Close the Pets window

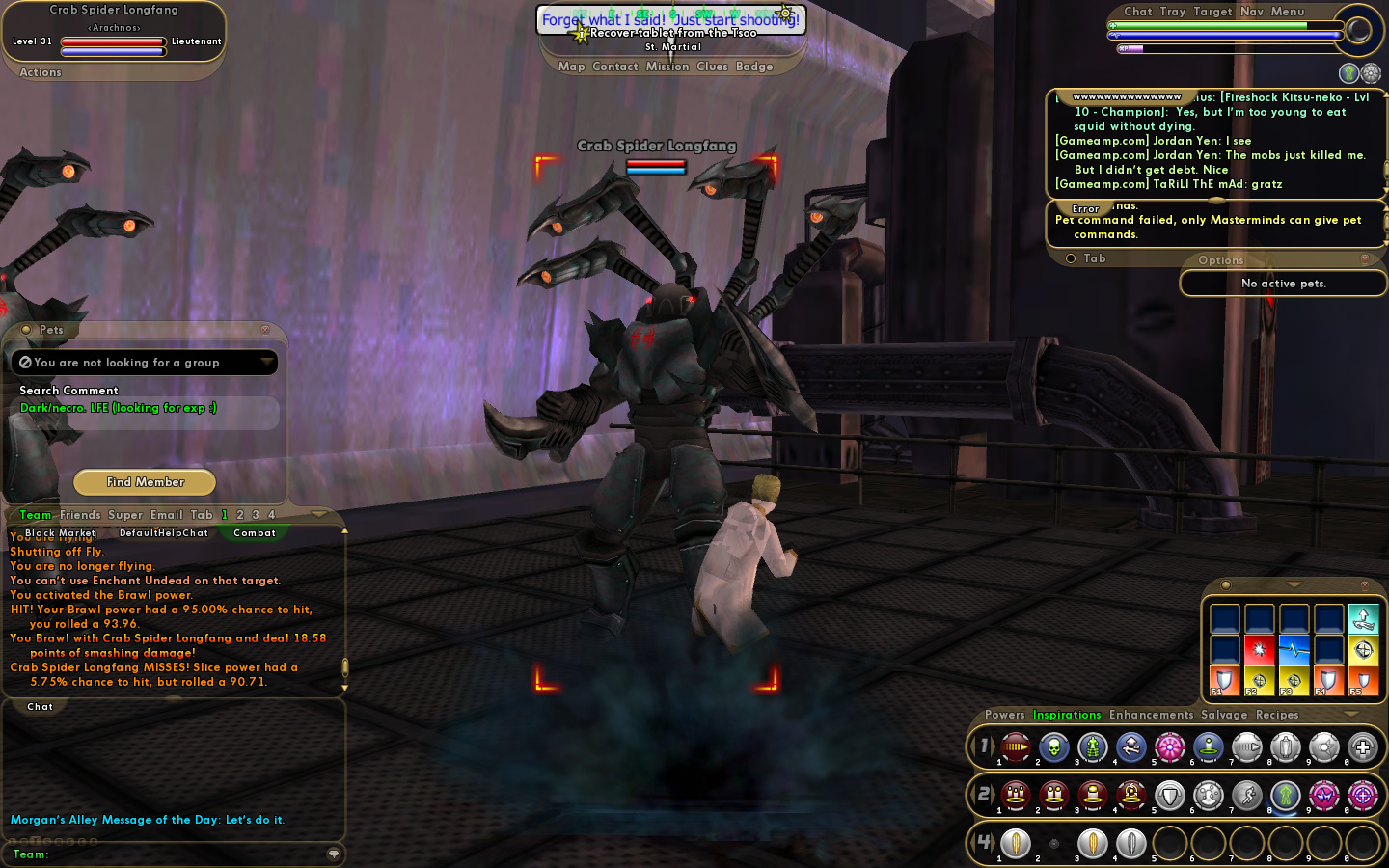coord(265,330)
